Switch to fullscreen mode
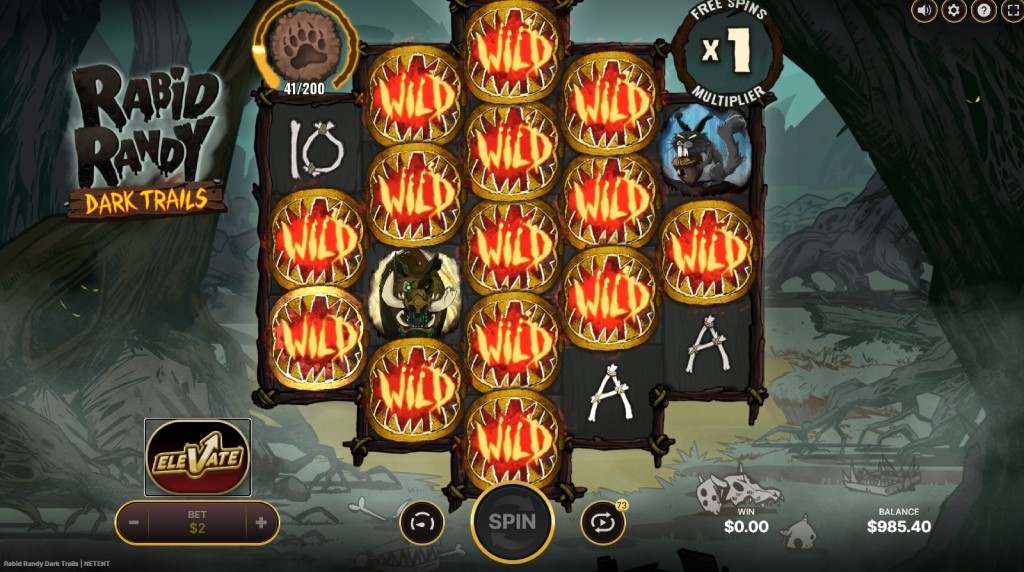 [1011, 11]
